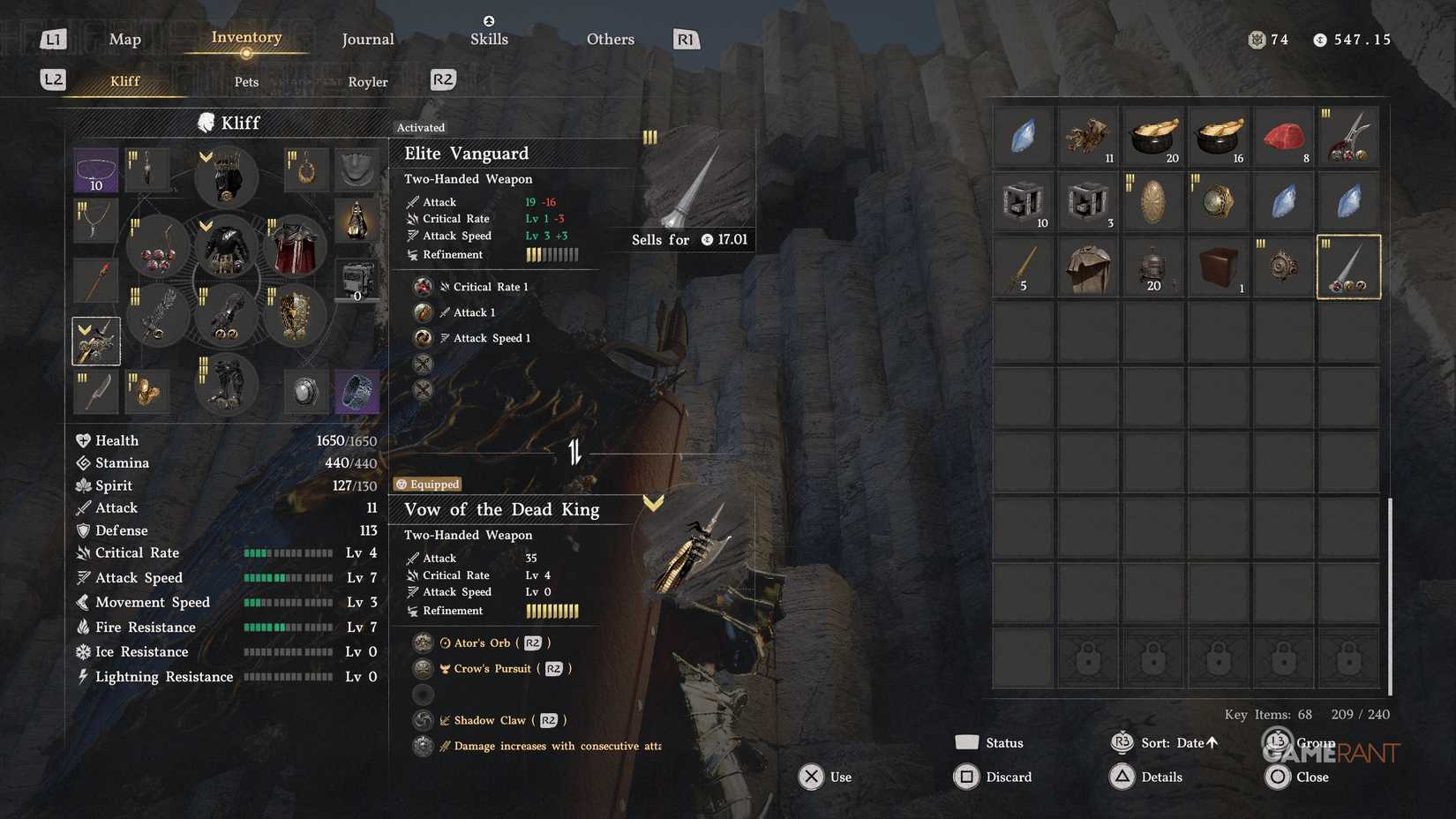Select the equipped dark chestplate slot
1456x819 pixels.
coord(227,250)
